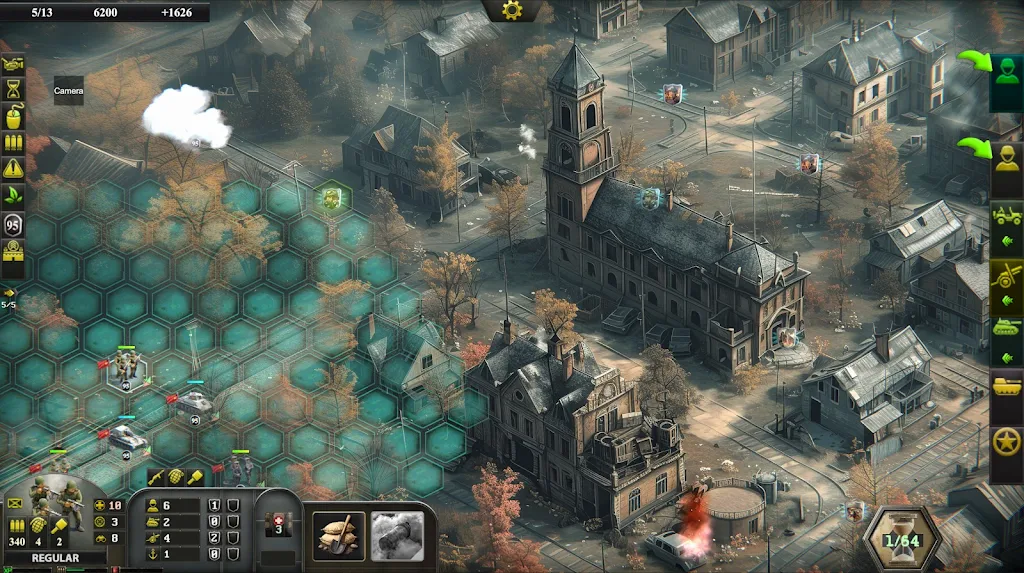
Task: Select the hourglass icon in the left toolbar
Action: (13, 90)
